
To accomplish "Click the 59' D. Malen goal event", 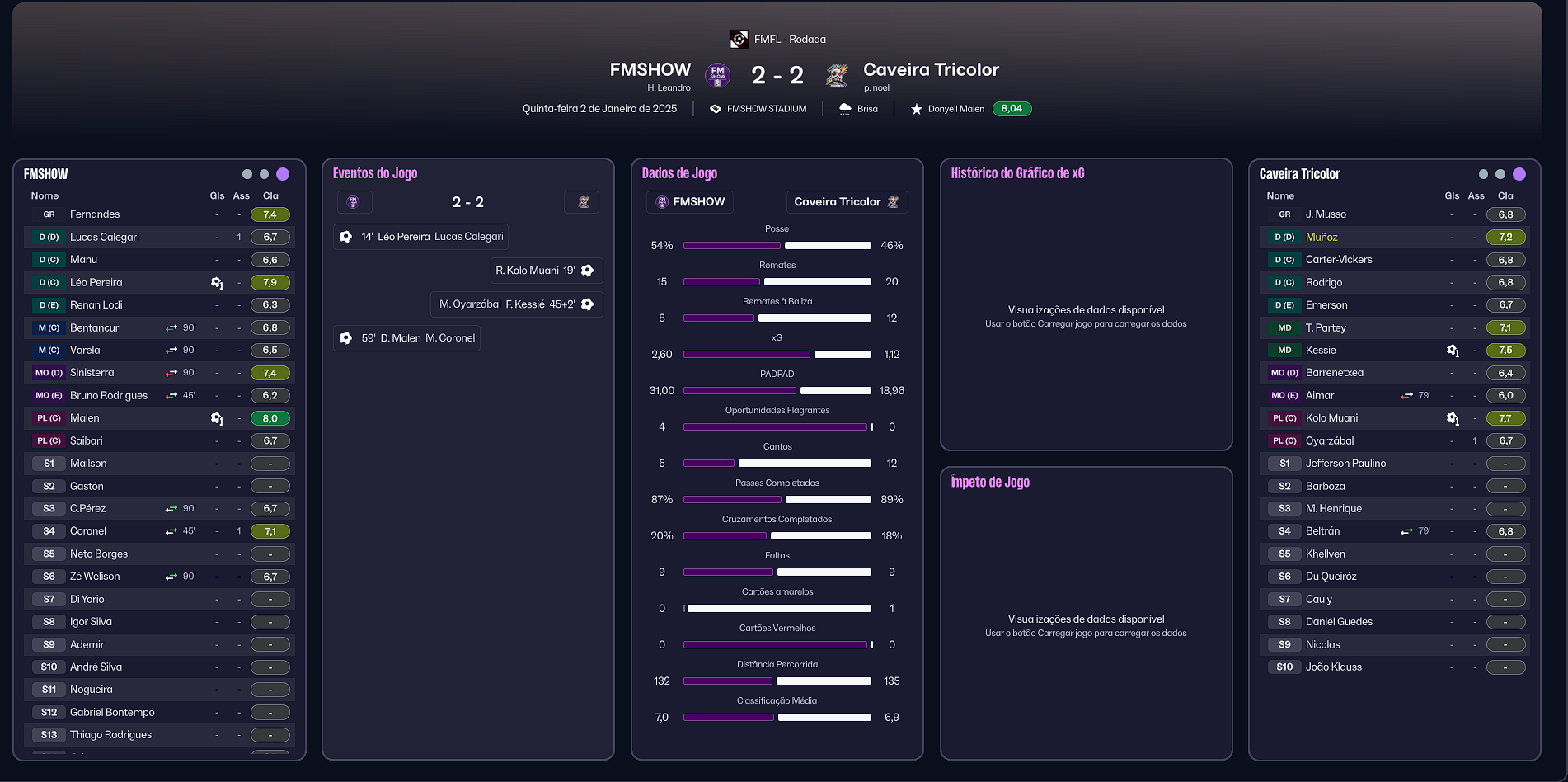I will pyautogui.click(x=407, y=338).
